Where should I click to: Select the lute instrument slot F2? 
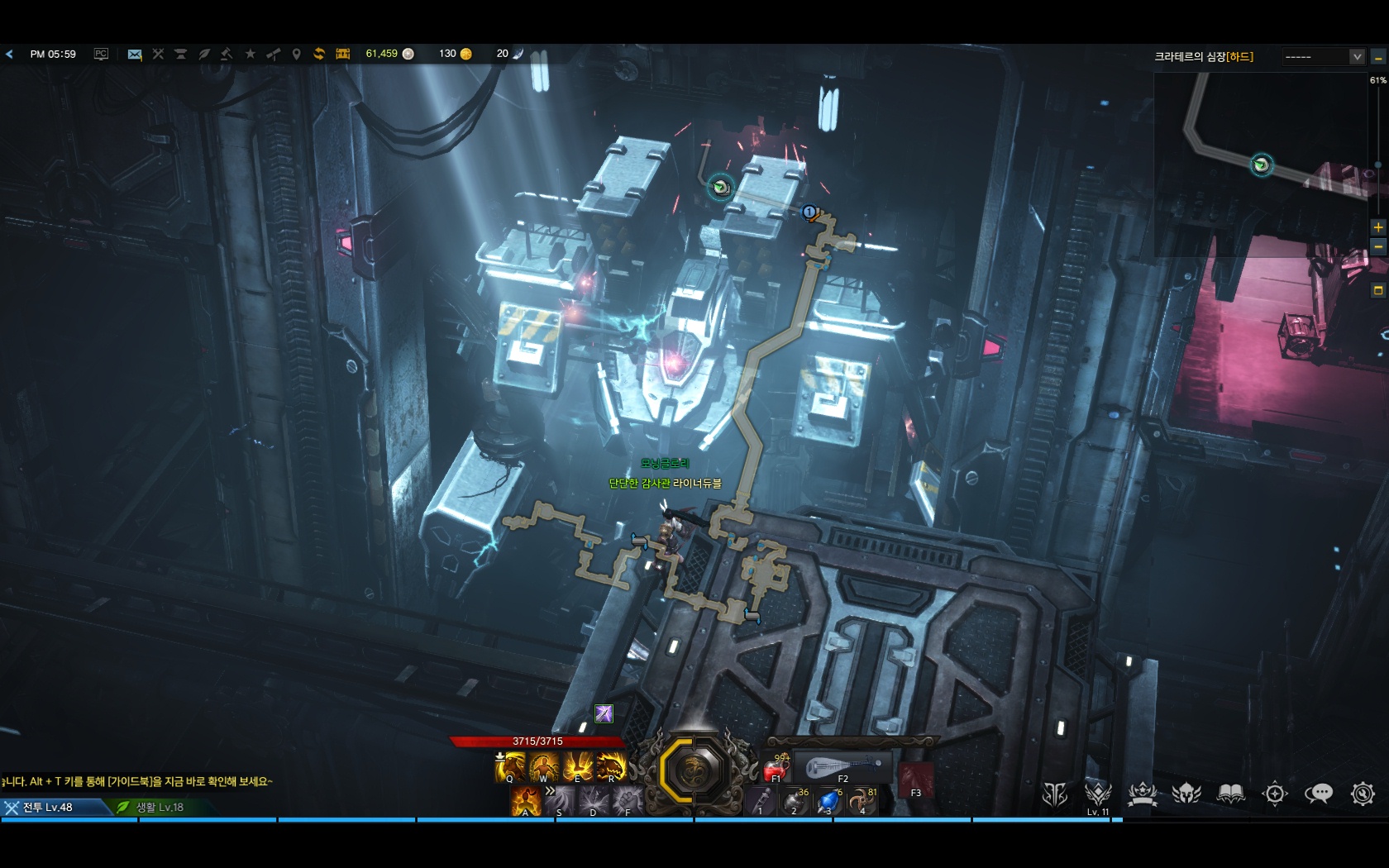click(842, 767)
